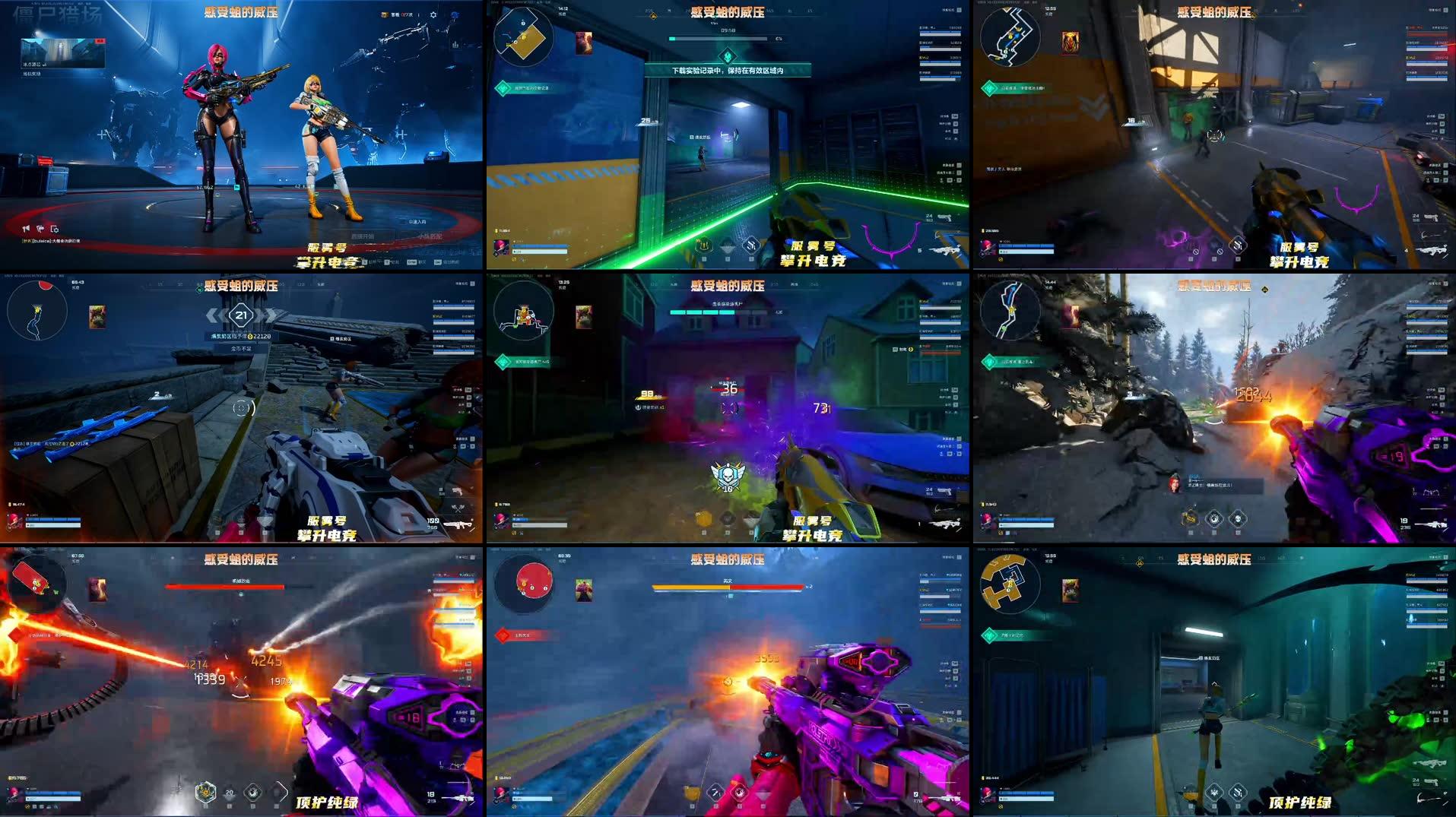Viewport: 1456px width, 817px height.
Task: Click the diamond objective icon above the download prompt
Action: click(728, 56)
